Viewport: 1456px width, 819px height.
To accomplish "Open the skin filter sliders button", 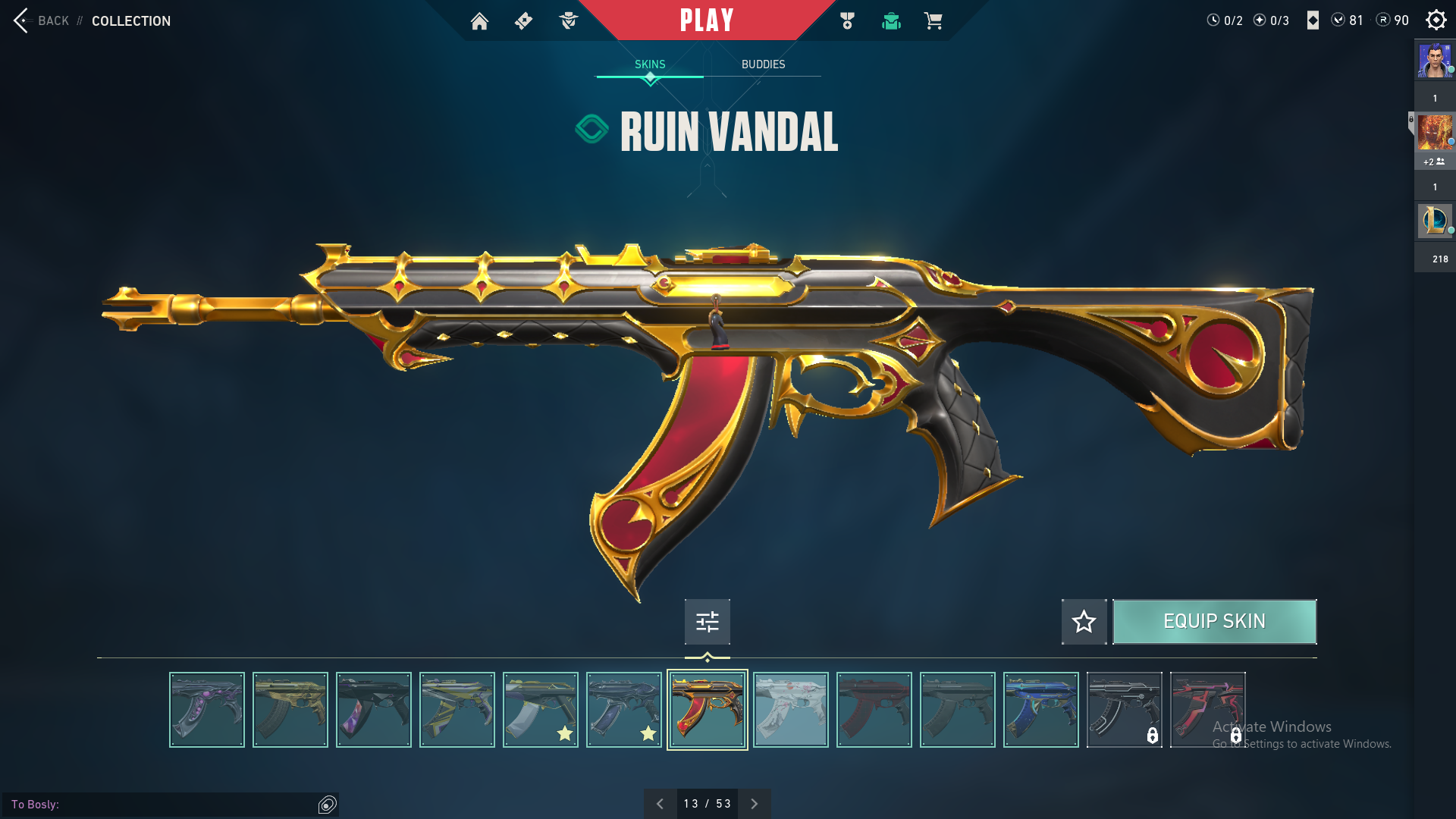I will click(x=707, y=622).
